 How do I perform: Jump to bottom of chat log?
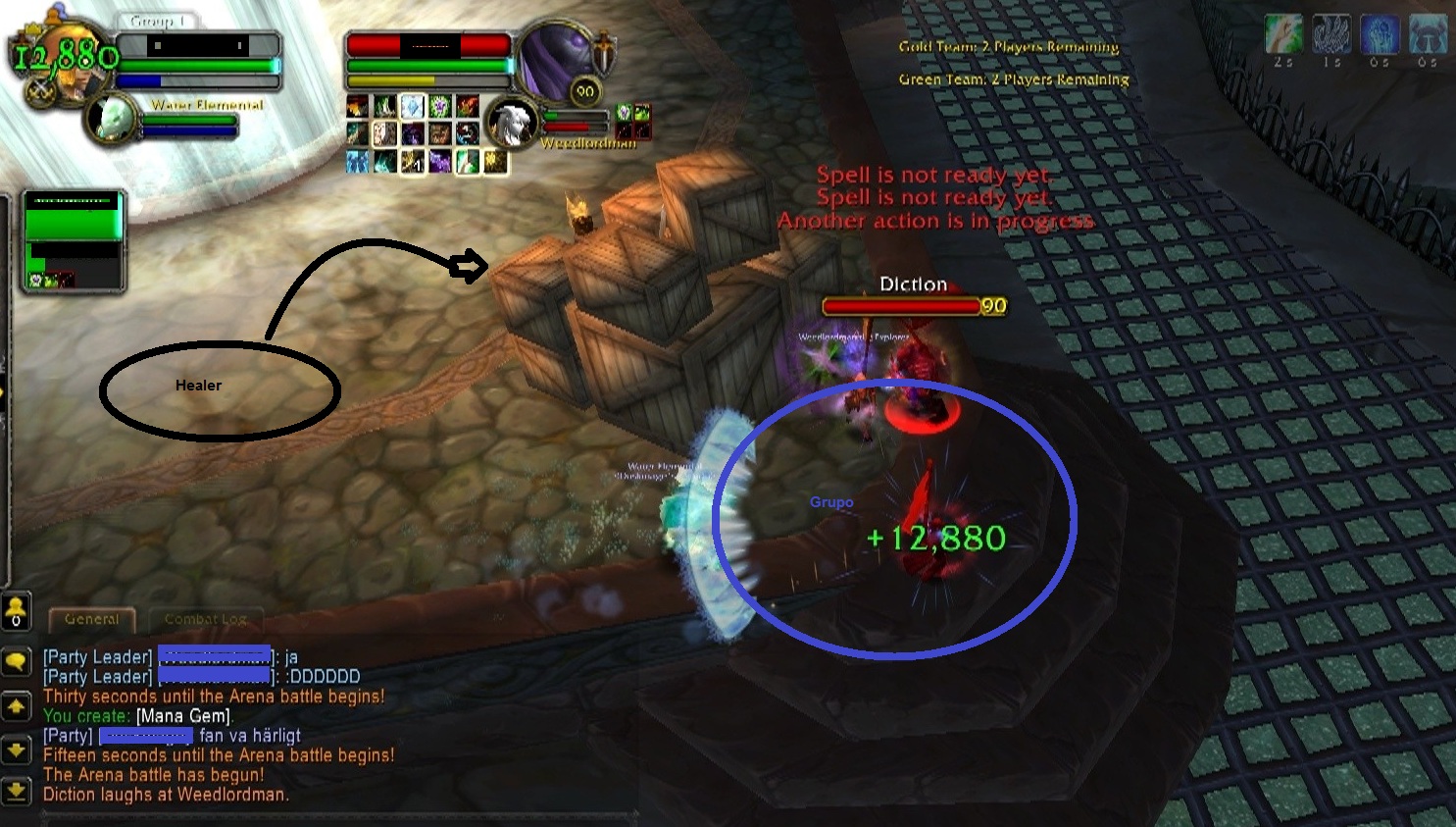pyautogui.click(x=17, y=790)
